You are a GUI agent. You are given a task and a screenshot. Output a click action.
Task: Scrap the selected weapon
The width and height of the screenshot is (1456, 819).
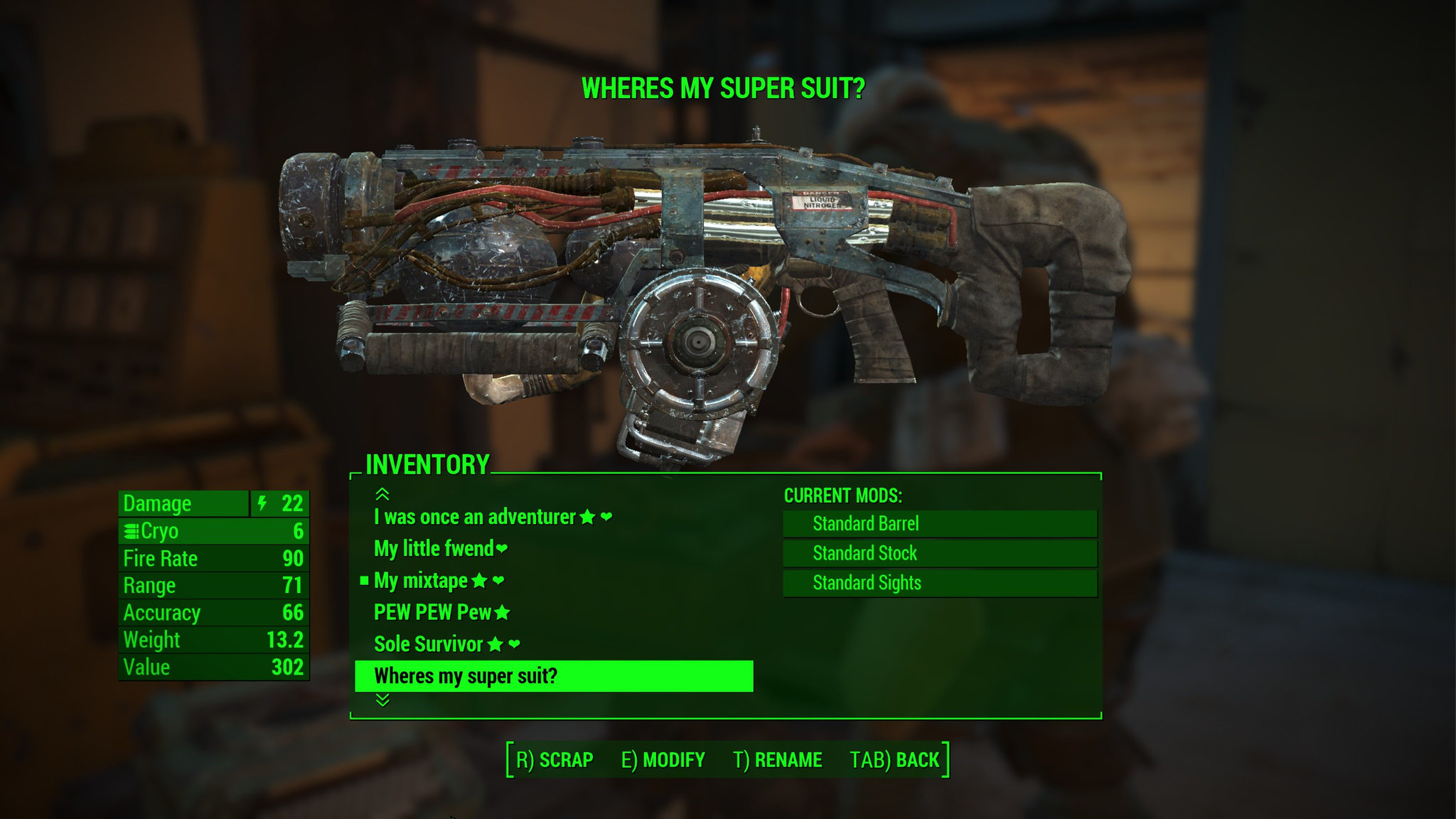click(x=555, y=760)
